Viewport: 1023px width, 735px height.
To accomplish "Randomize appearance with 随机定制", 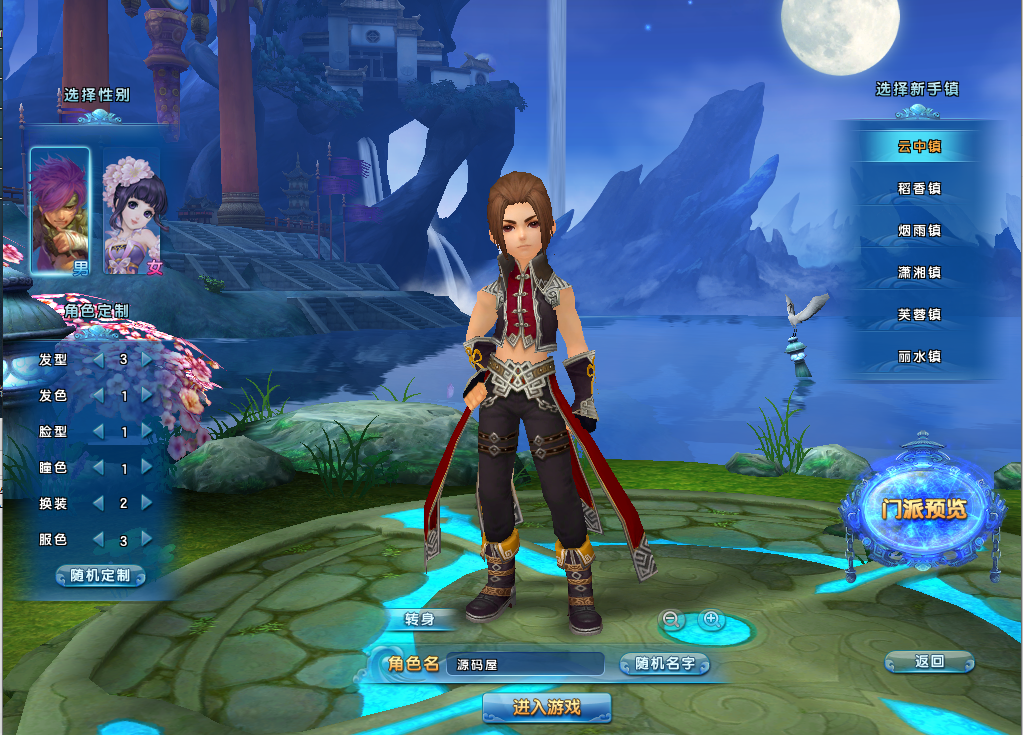I will click(100, 576).
